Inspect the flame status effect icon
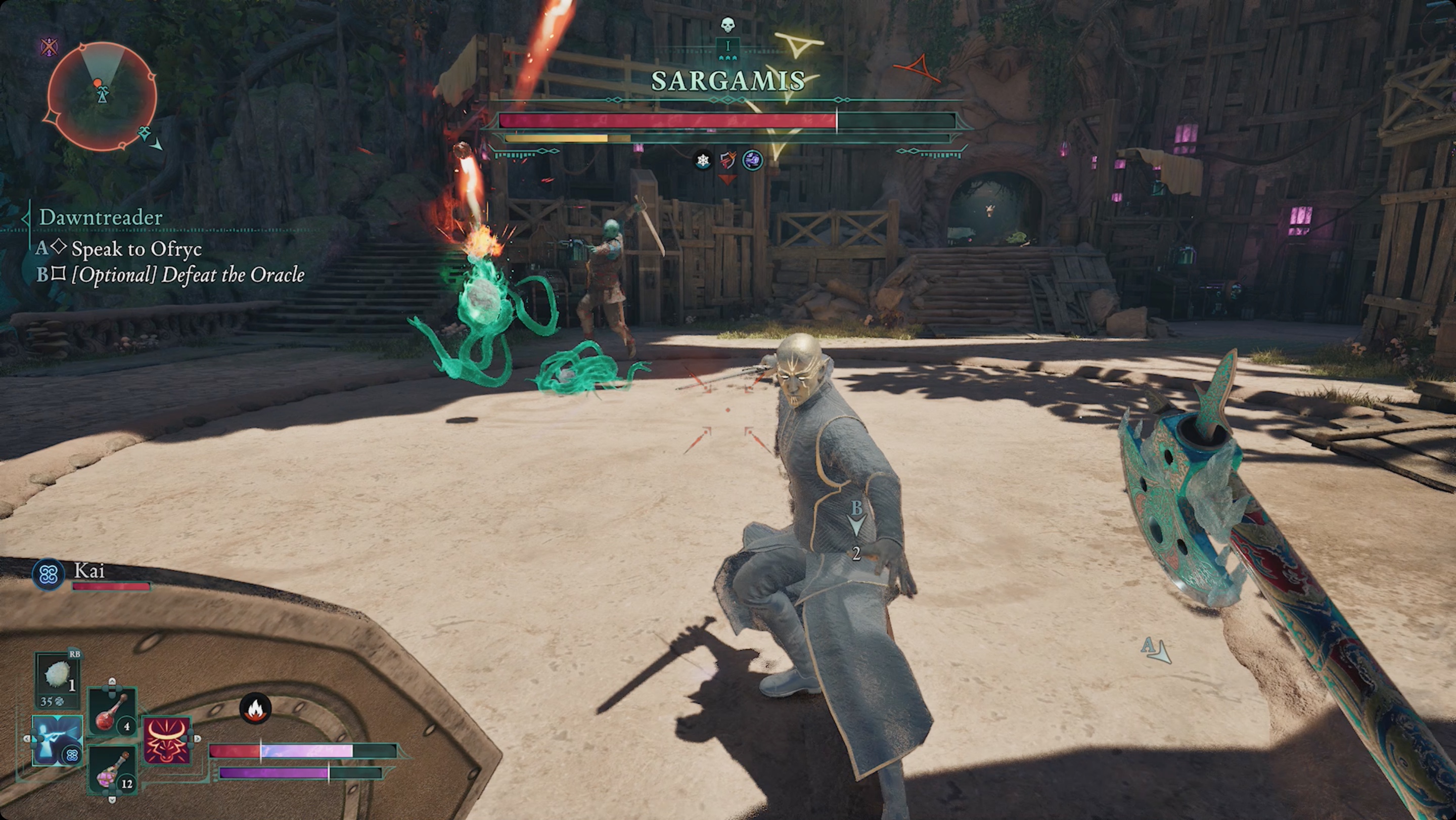The image size is (1456, 820). (x=255, y=709)
